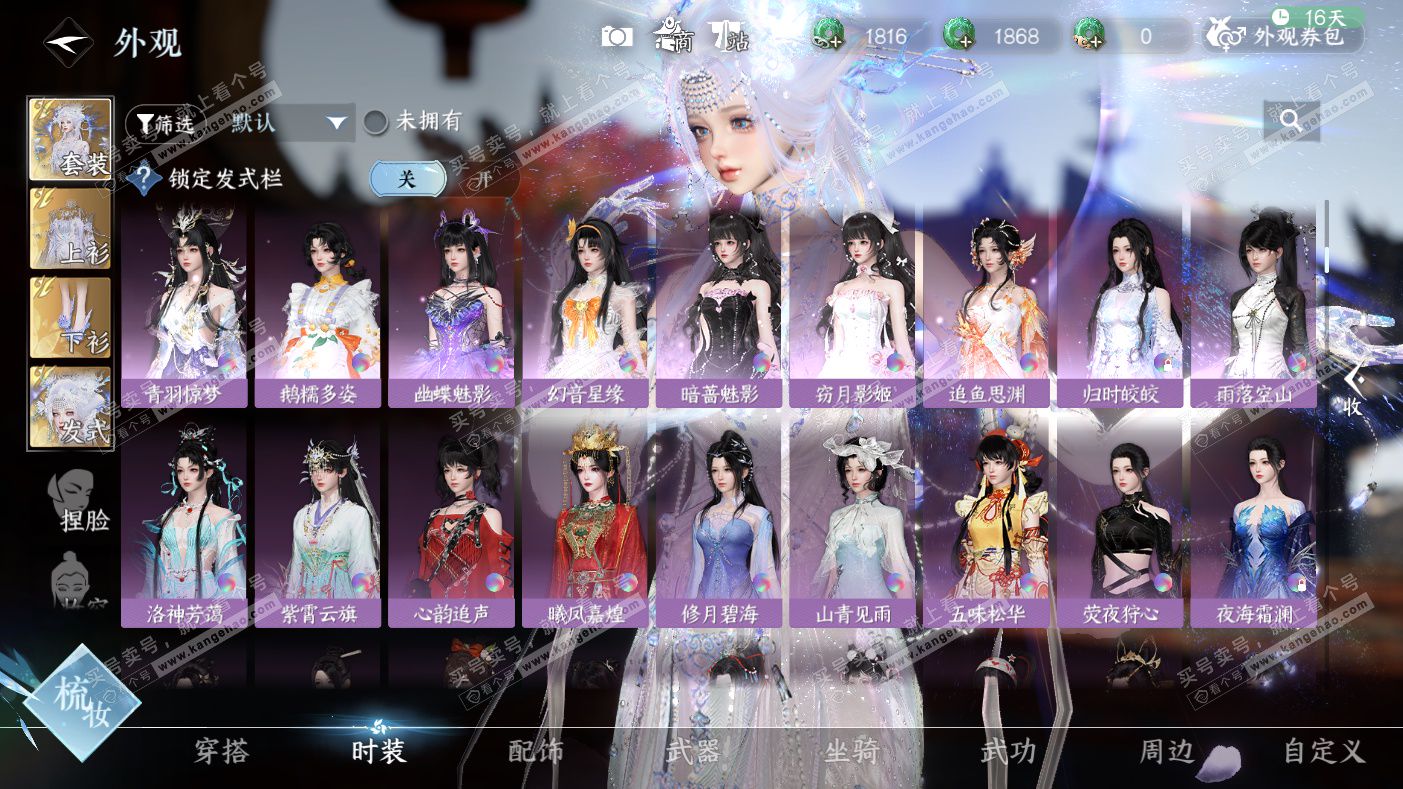
Task: Collapse the panel with 收 arrow
Action: [x=1353, y=391]
